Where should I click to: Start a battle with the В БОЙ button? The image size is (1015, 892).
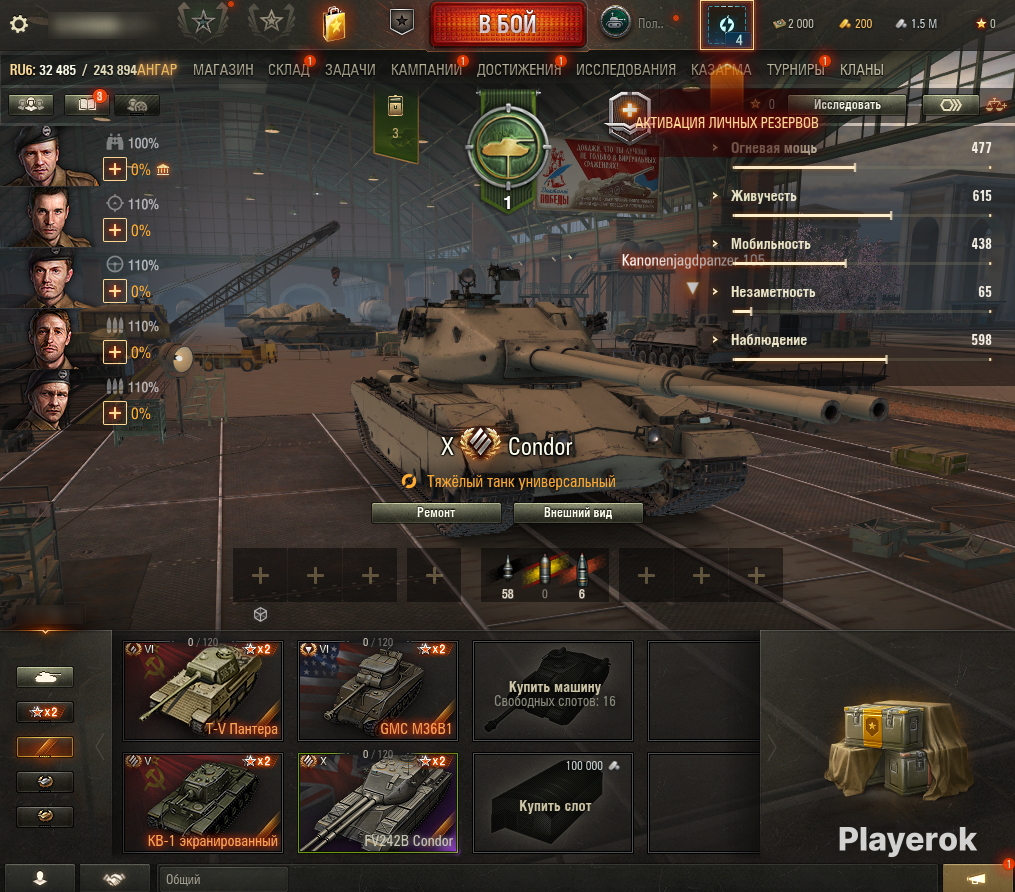[x=507, y=24]
